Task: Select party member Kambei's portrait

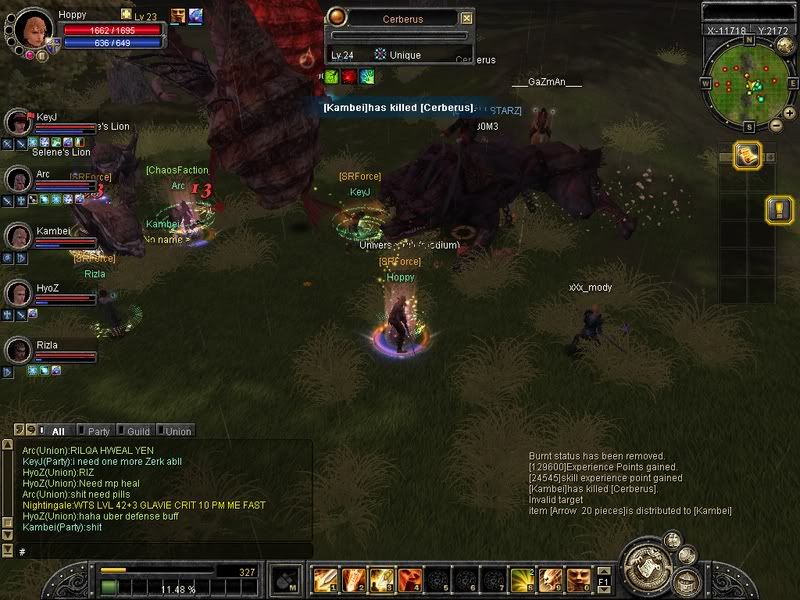Action: pos(19,236)
